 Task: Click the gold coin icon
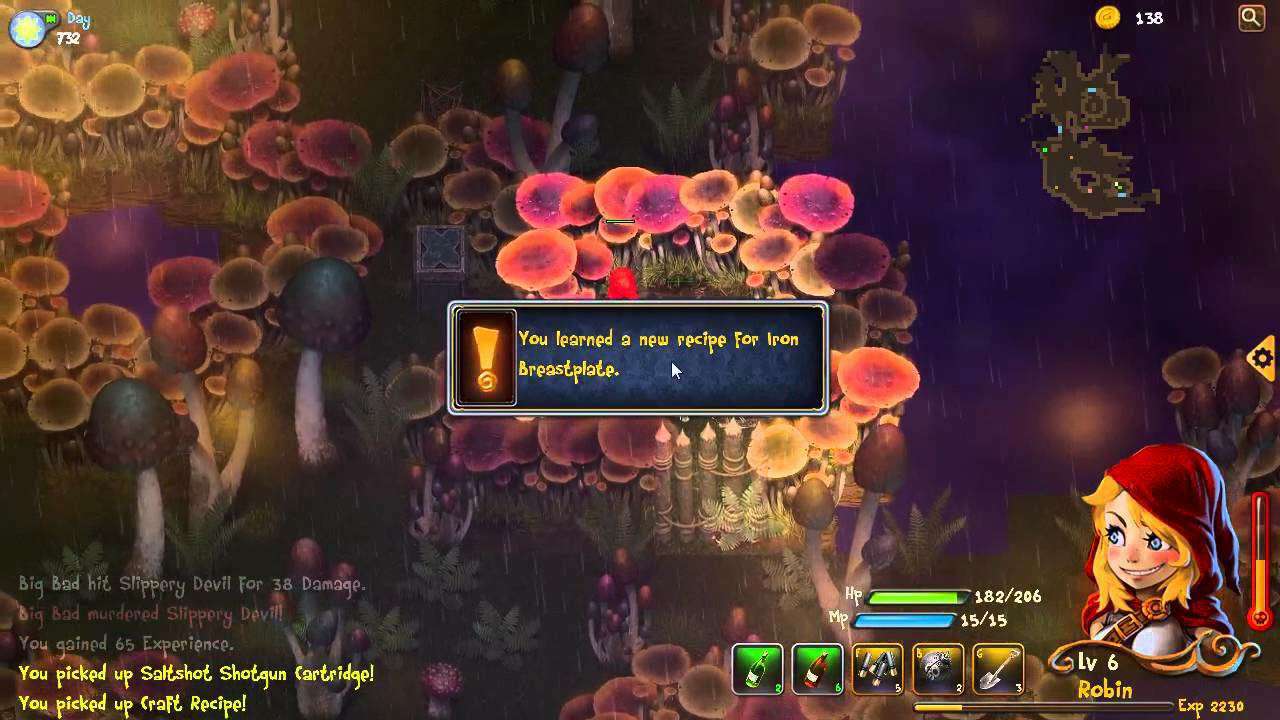click(1107, 17)
